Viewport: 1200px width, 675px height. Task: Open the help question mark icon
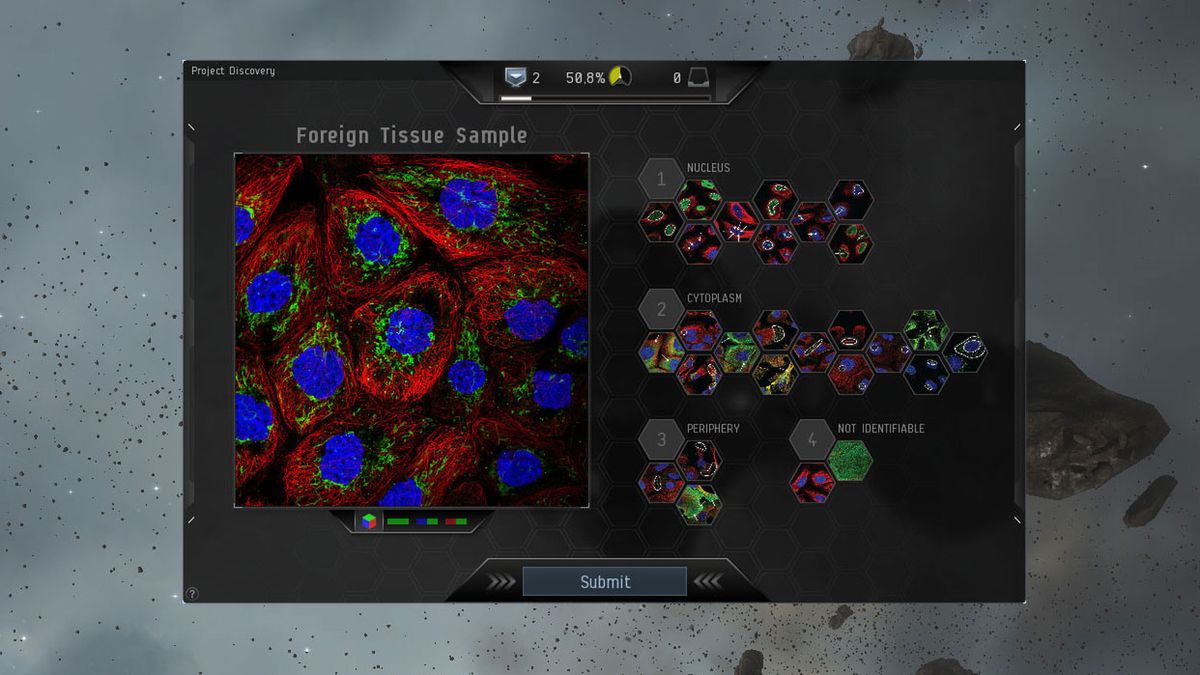coord(192,594)
